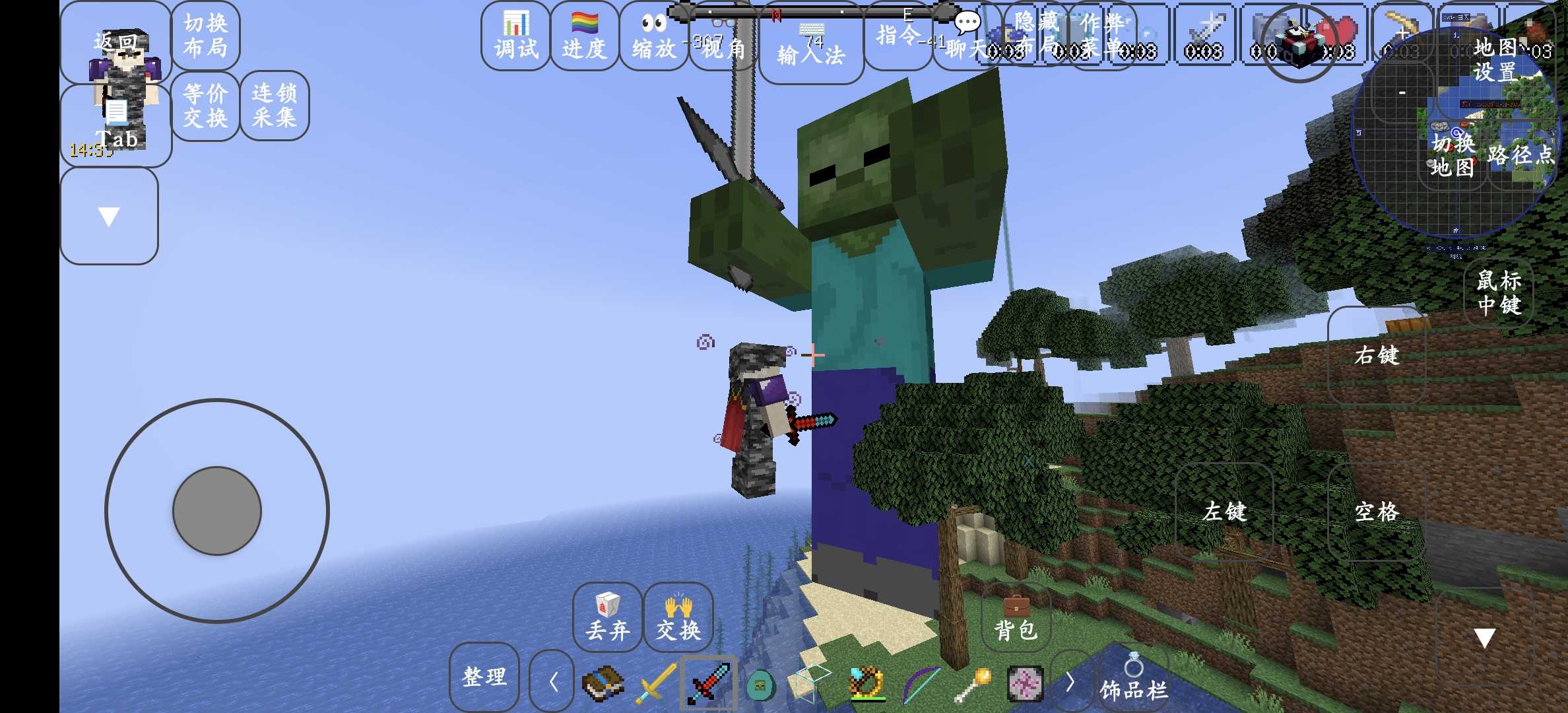Open the 背包 inventory
The image size is (1568, 713).
(x=1016, y=618)
